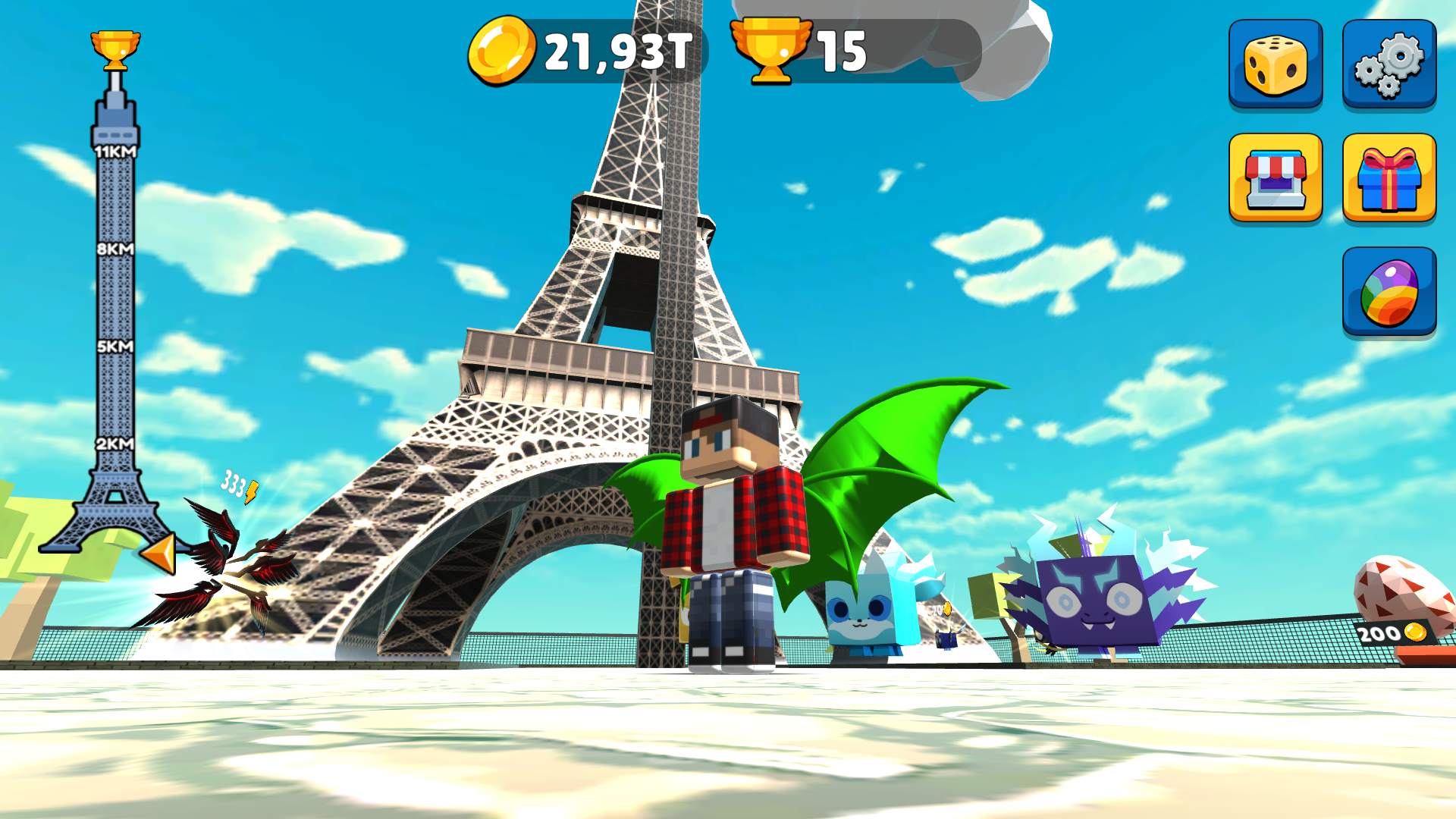Select the 11KM milestone label
The image size is (1456, 819).
[115, 152]
